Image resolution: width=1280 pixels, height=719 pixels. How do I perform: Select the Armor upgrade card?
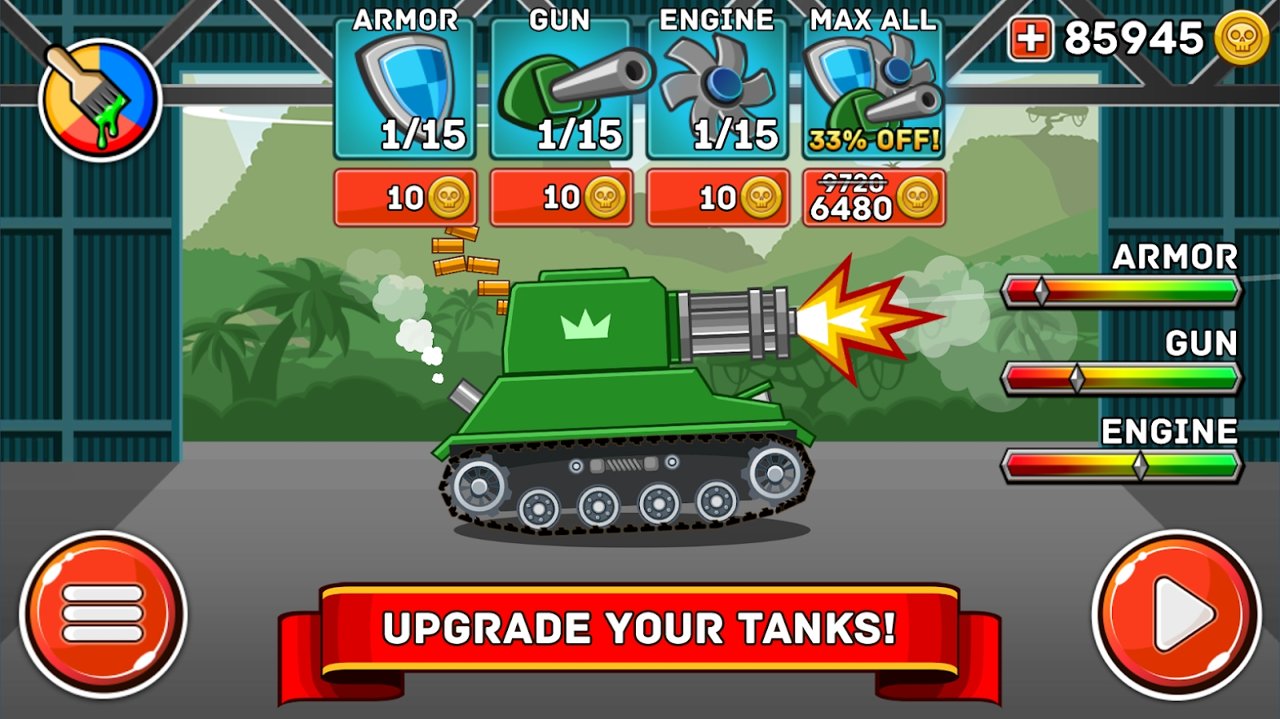coord(405,90)
